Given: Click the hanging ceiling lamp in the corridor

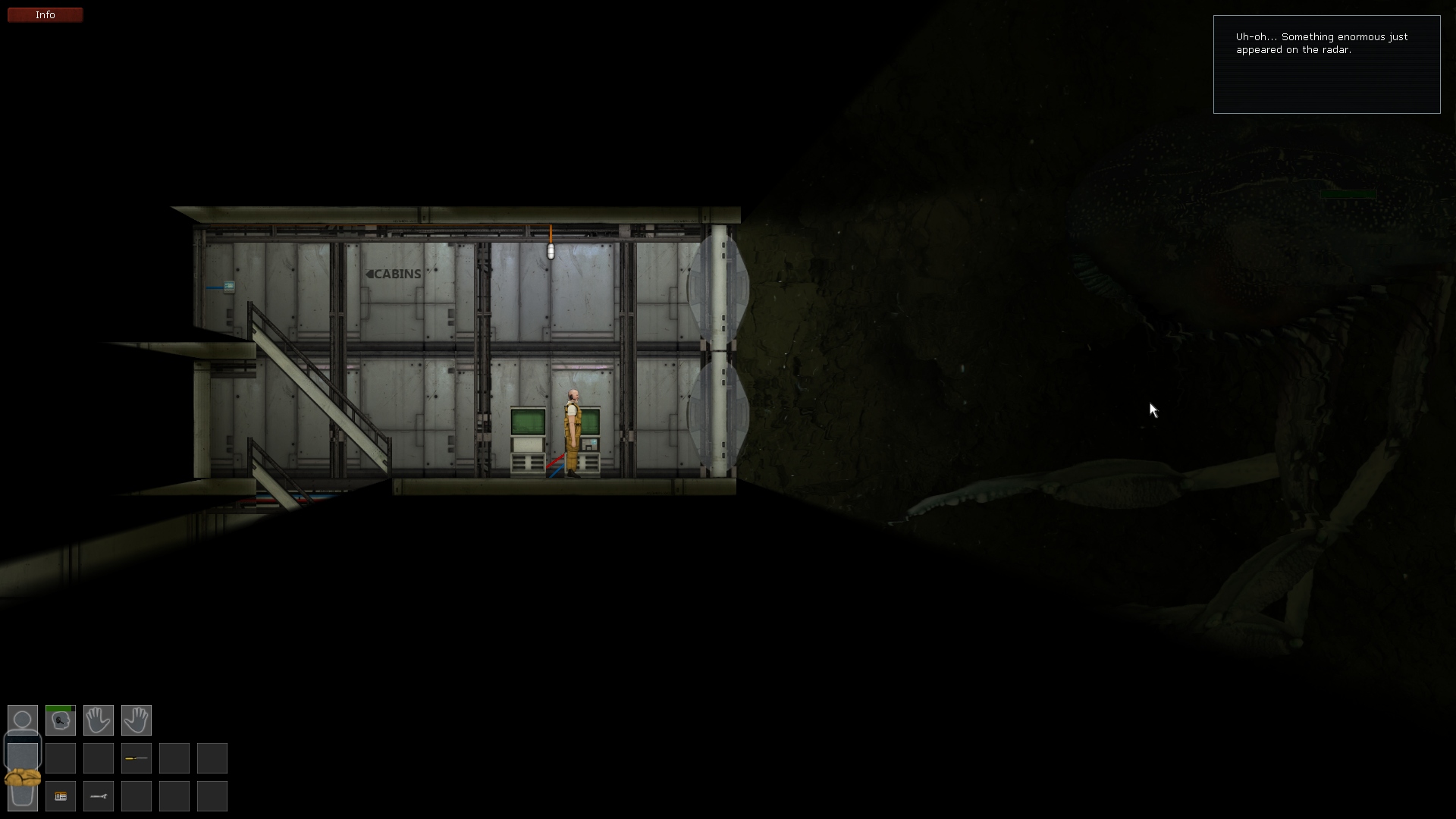Looking at the screenshot, I should (549, 250).
